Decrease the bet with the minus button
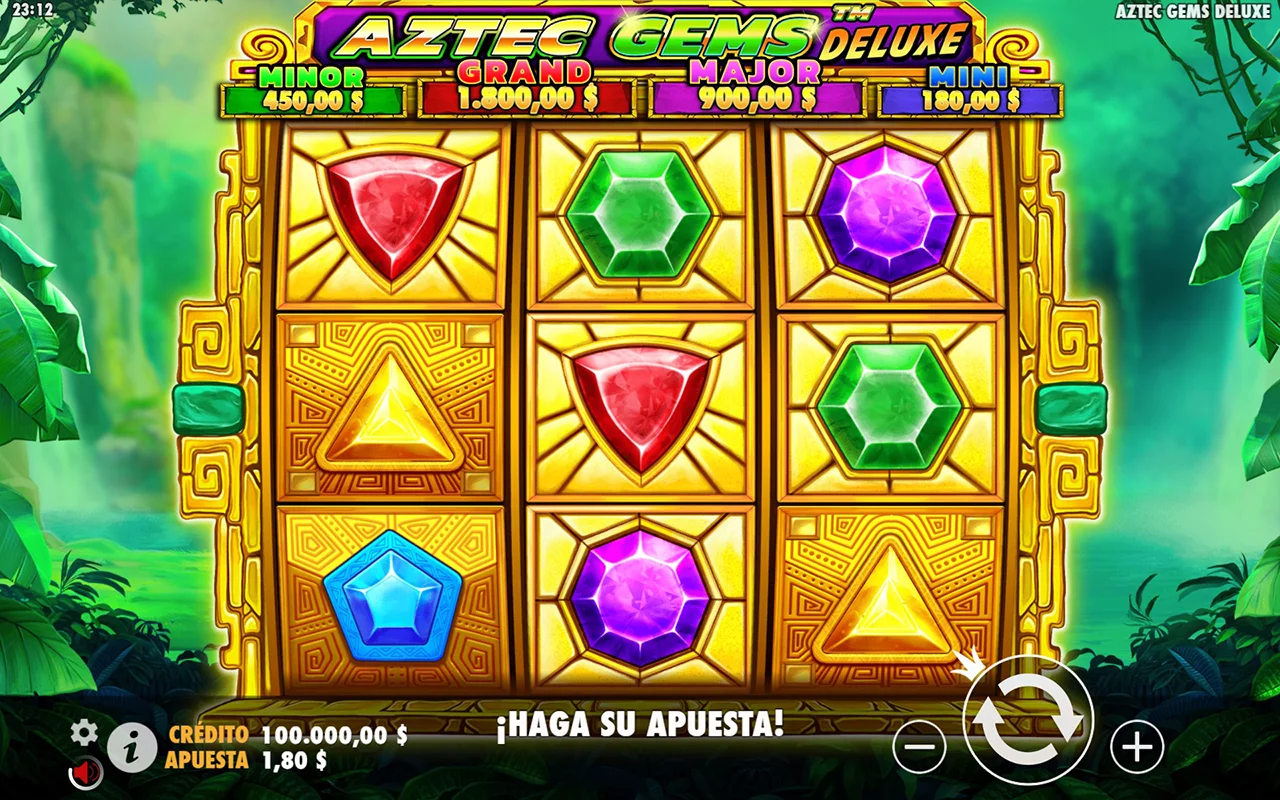Viewport: 1280px width, 800px height. [x=919, y=746]
